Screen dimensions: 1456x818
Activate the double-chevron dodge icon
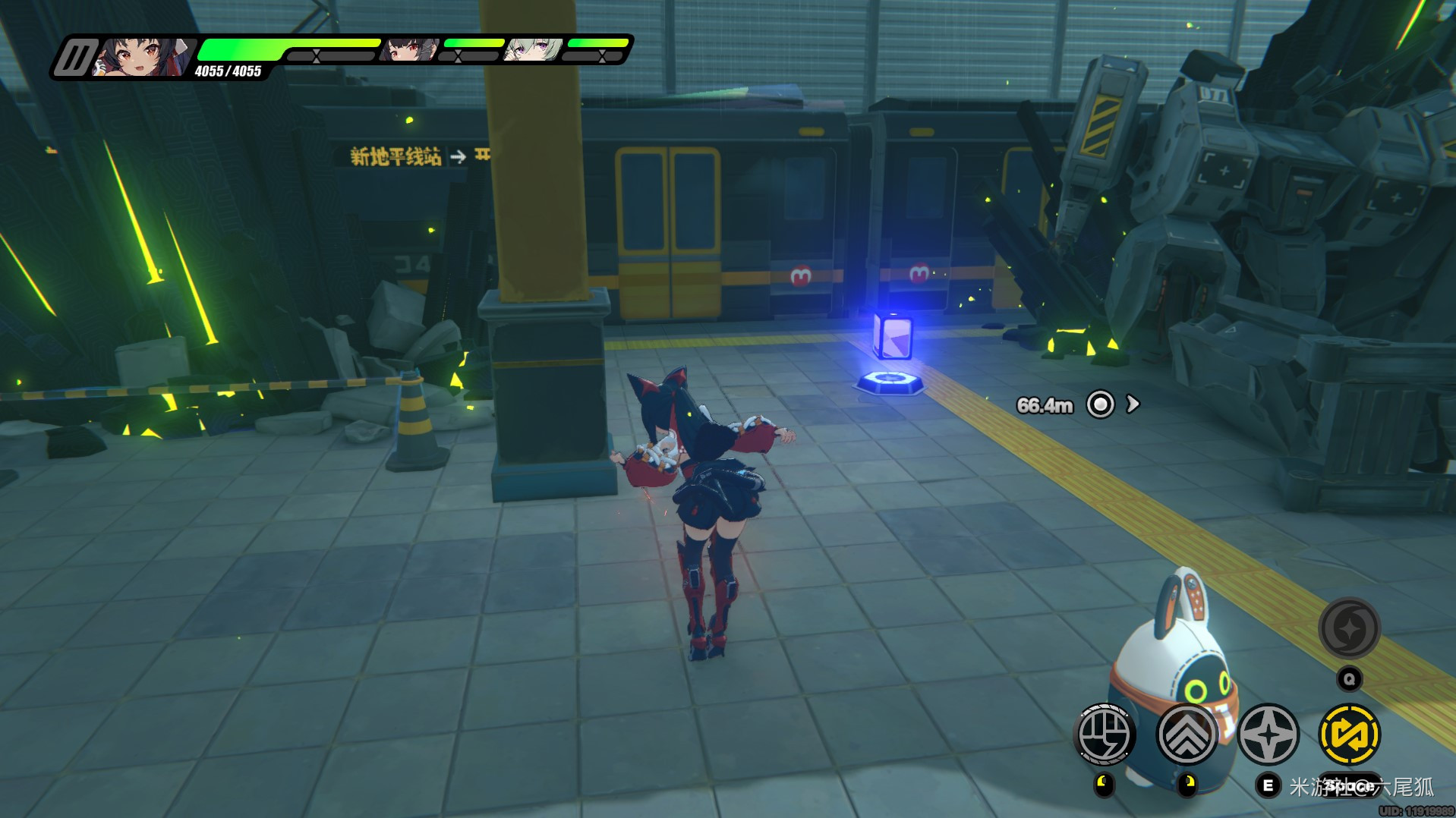coord(1187,734)
